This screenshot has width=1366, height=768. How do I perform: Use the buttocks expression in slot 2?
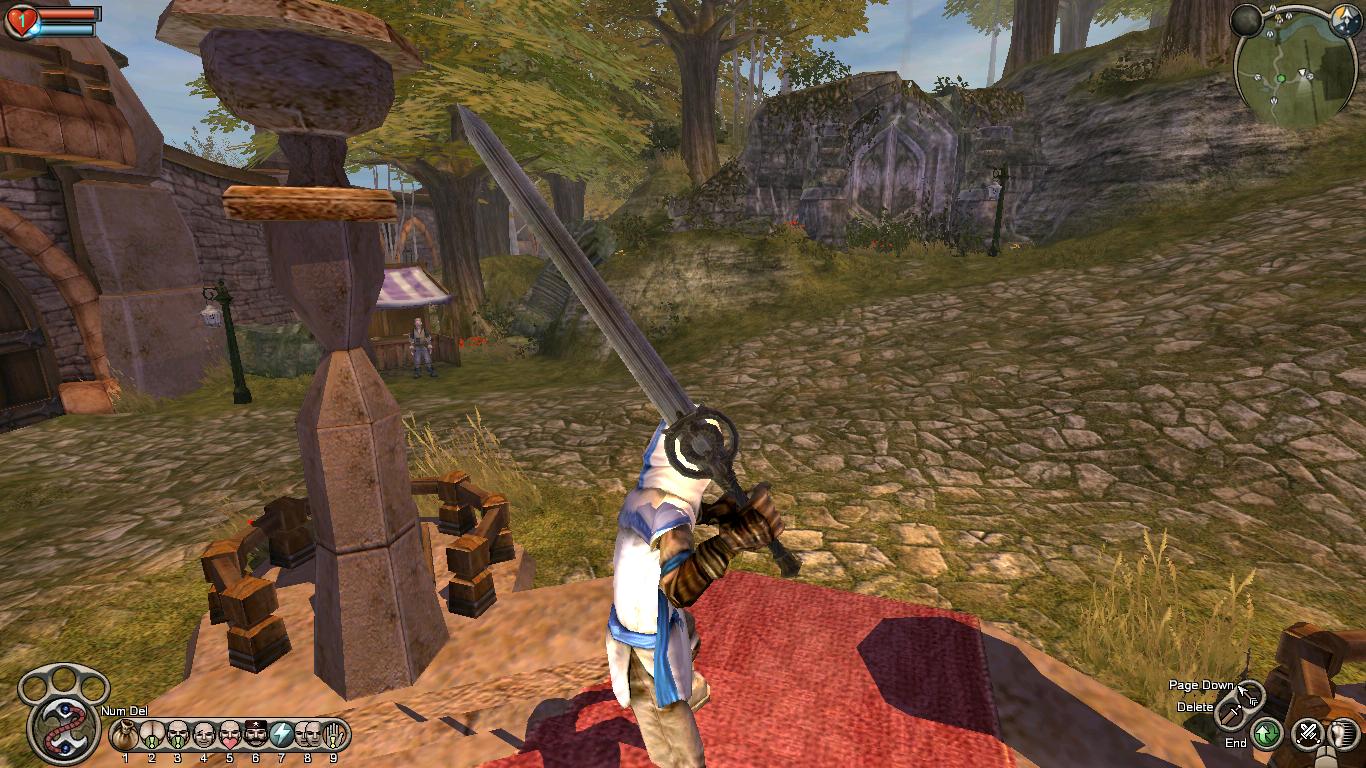[x=151, y=736]
